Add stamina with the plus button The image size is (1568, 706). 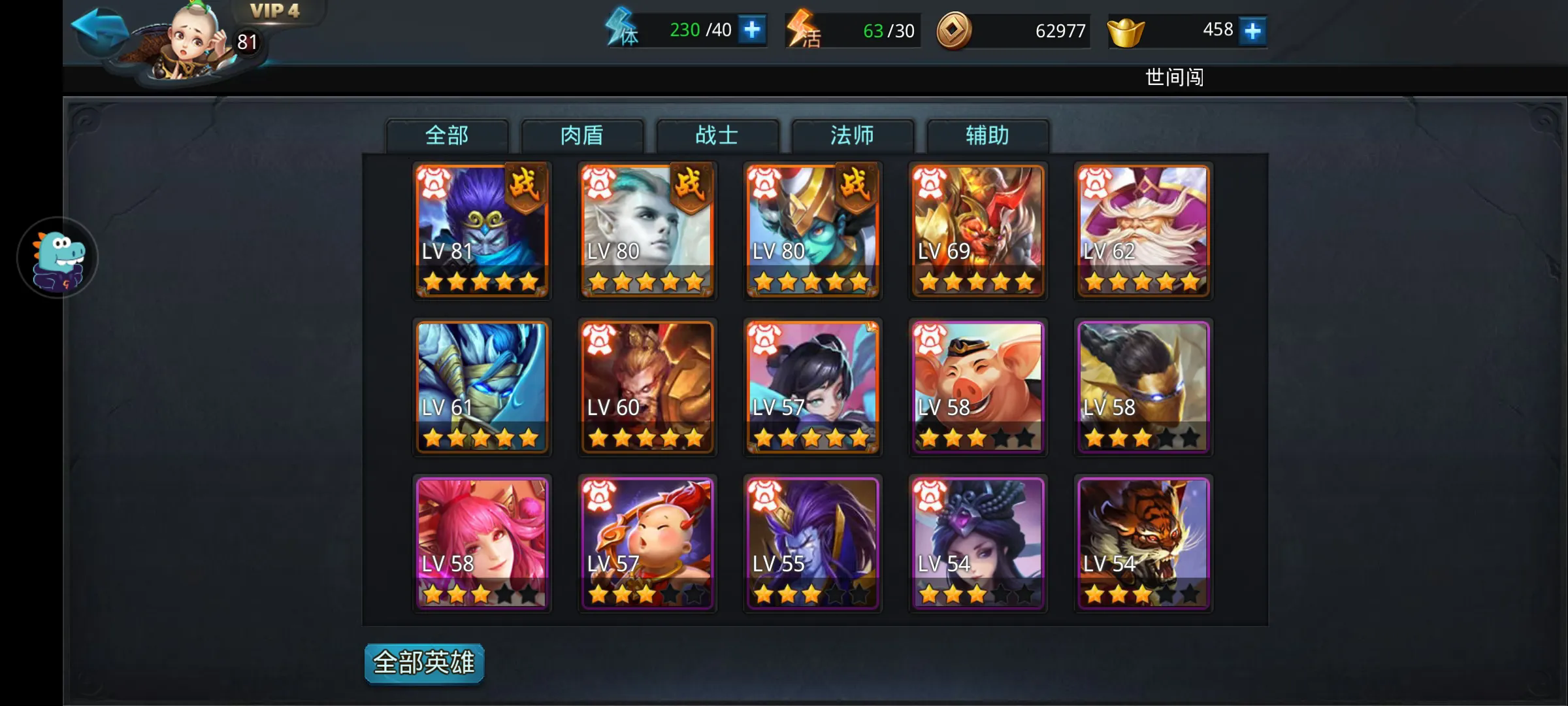[x=752, y=30]
